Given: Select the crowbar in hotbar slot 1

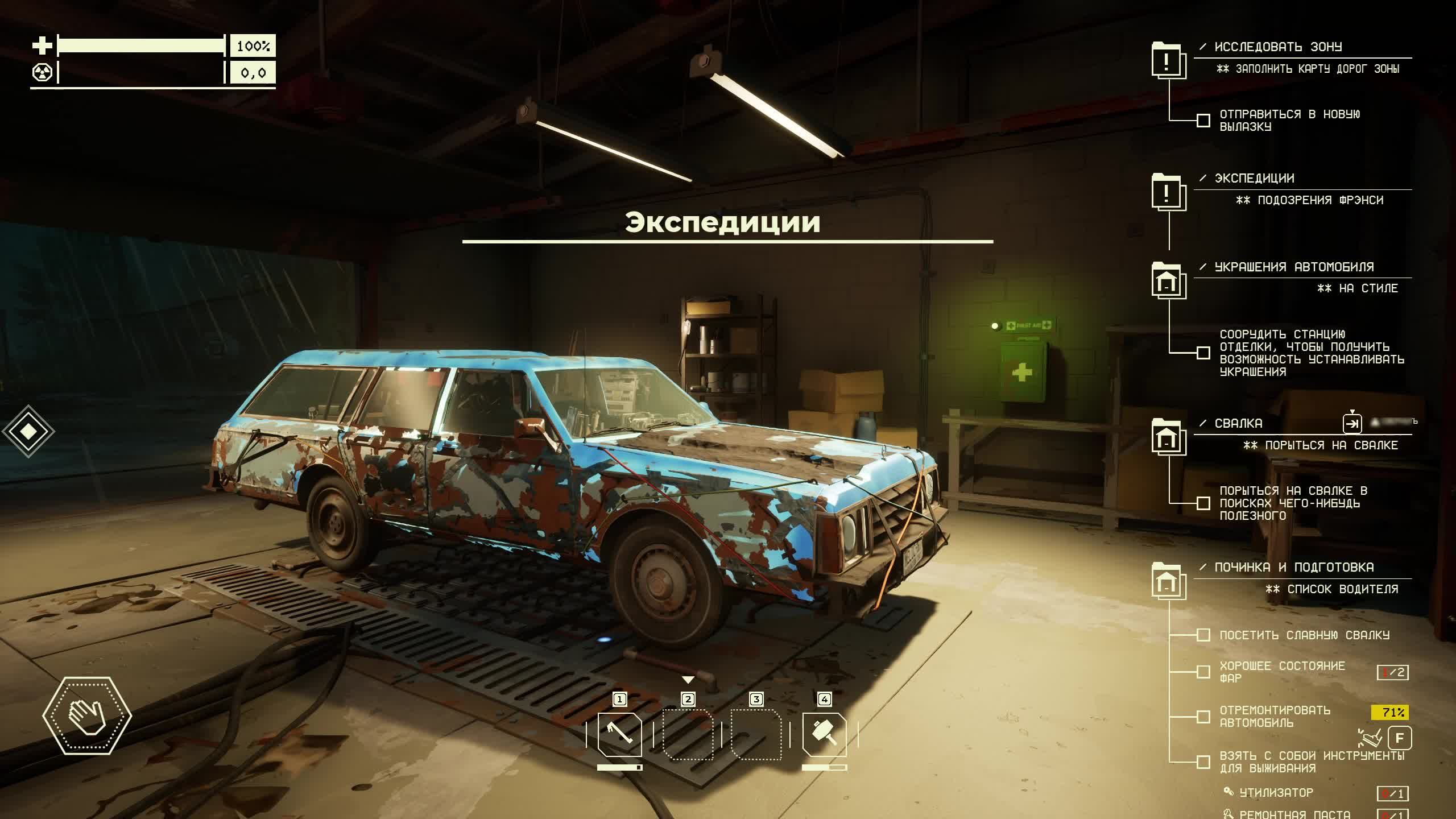Looking at the screenshot, I should click(619, 734).
